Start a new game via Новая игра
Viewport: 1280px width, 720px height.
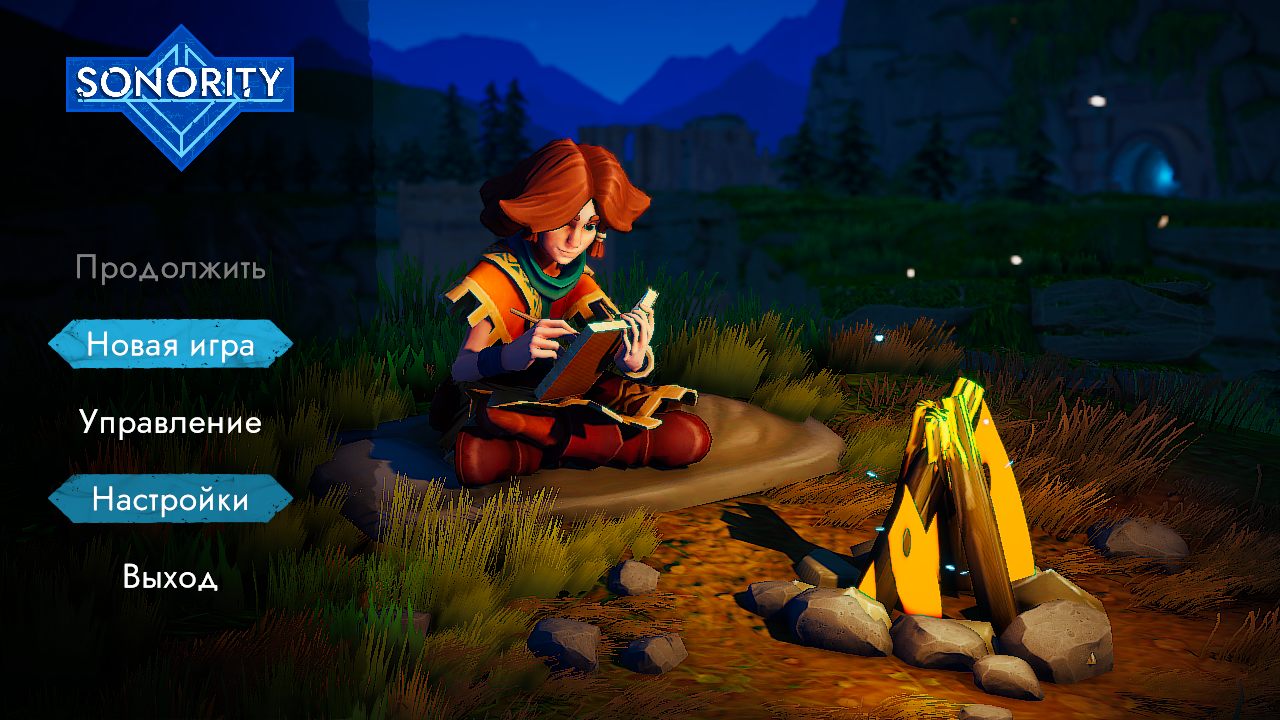(170, 345)
